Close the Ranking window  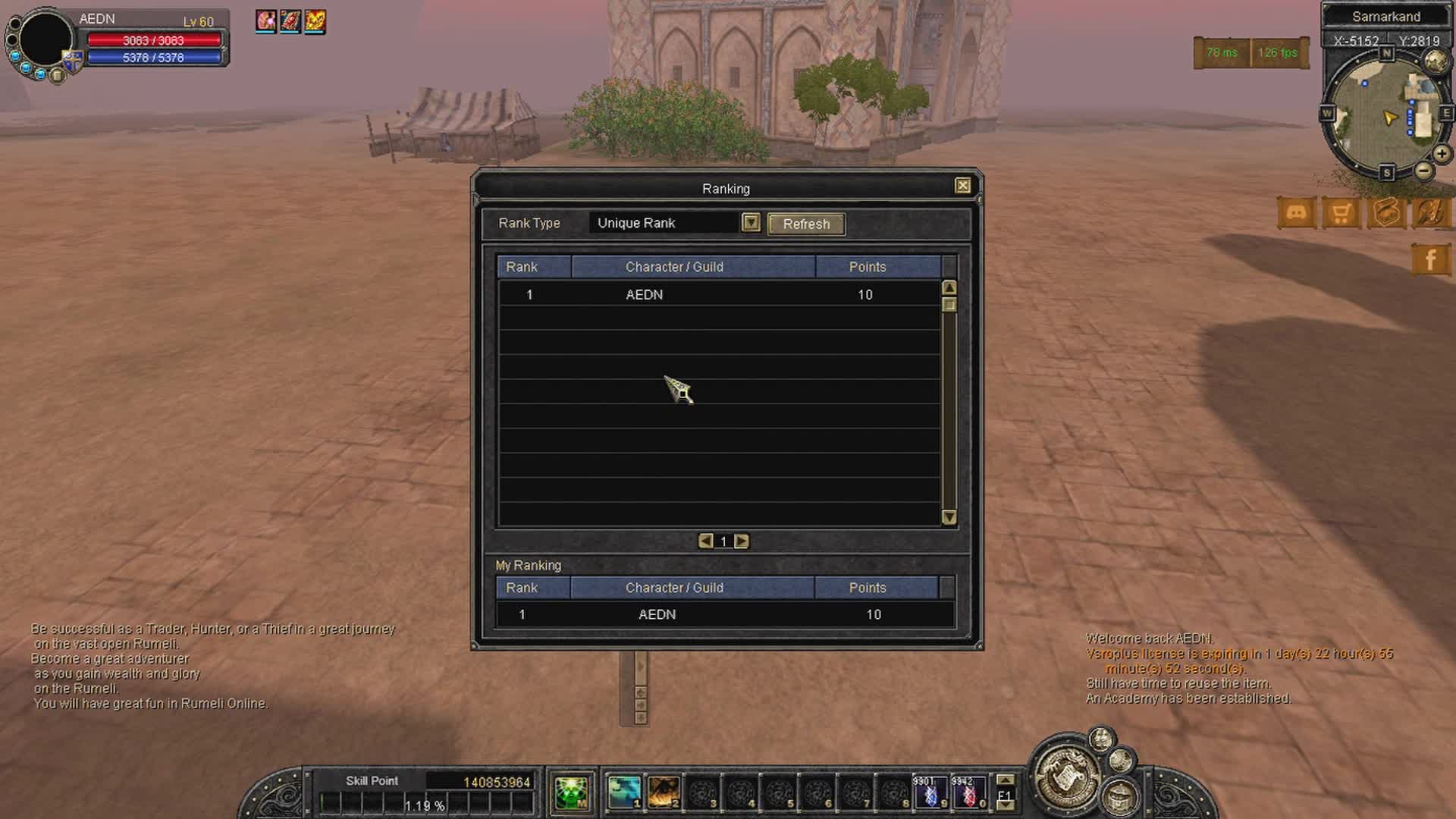(x=962, y=186)
